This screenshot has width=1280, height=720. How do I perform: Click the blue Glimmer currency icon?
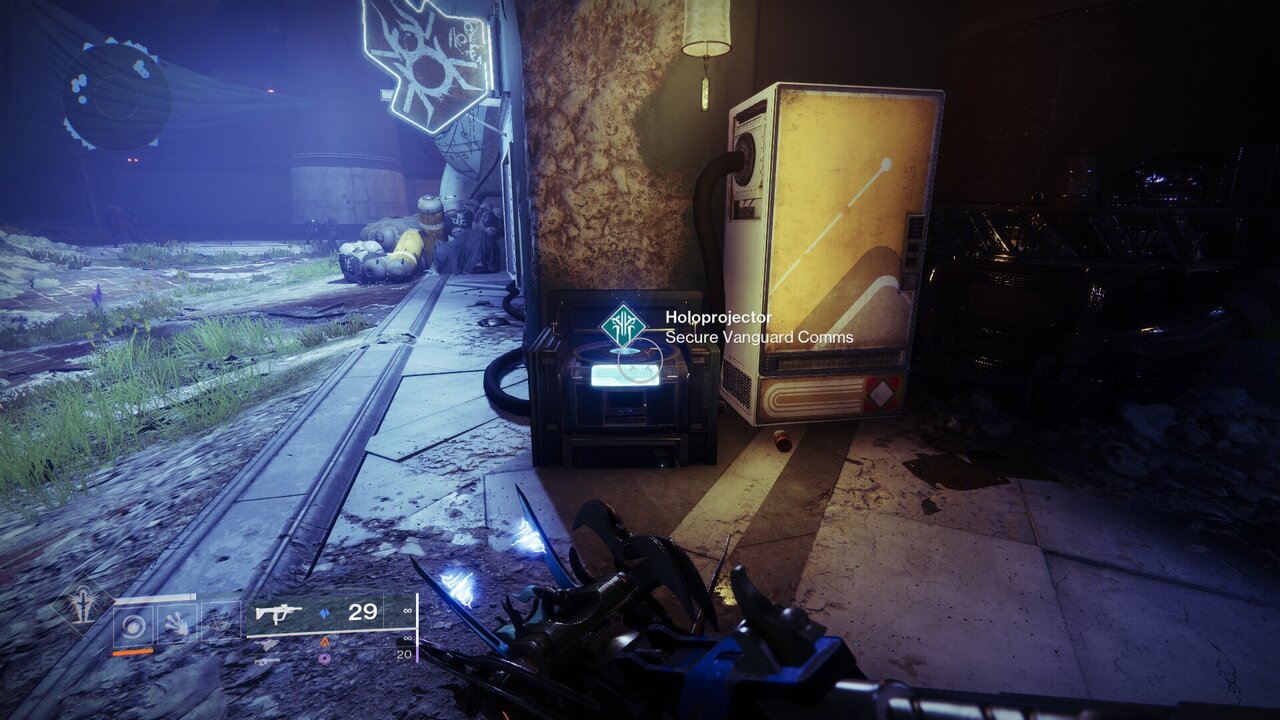pos(326,611)
